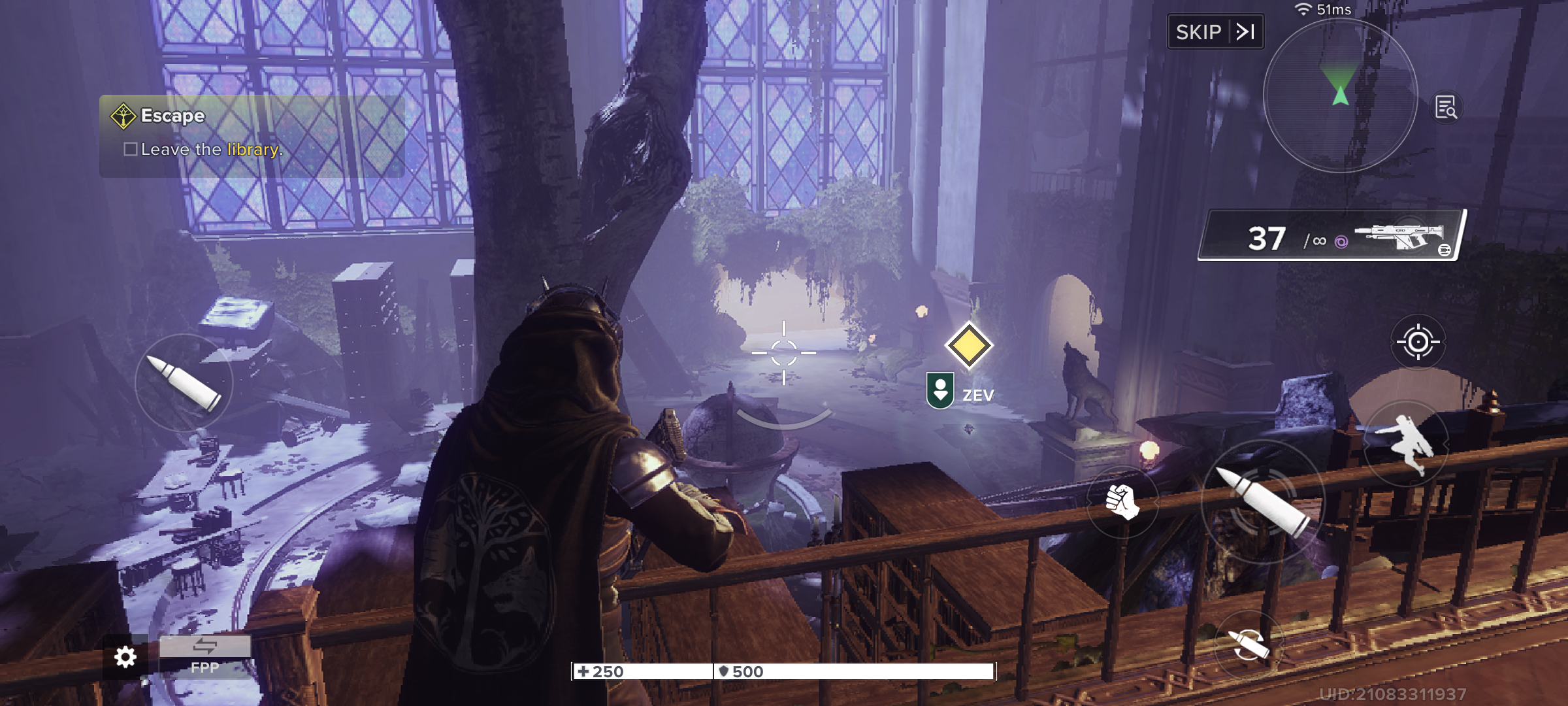1568x706 pixels.
Task: Skip the cutscene with the SKIP button
Action: 1215,31
